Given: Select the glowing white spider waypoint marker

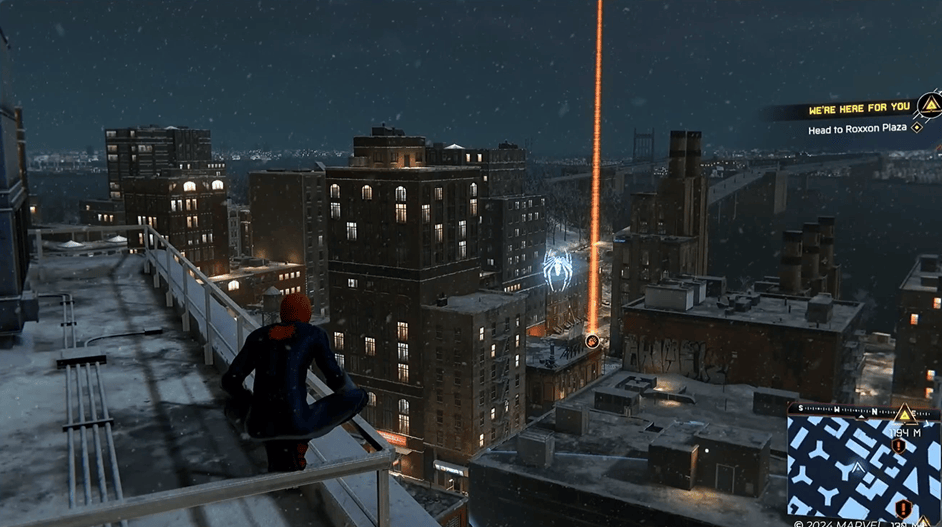Looking at the screenshot, I should coord(558,268).
